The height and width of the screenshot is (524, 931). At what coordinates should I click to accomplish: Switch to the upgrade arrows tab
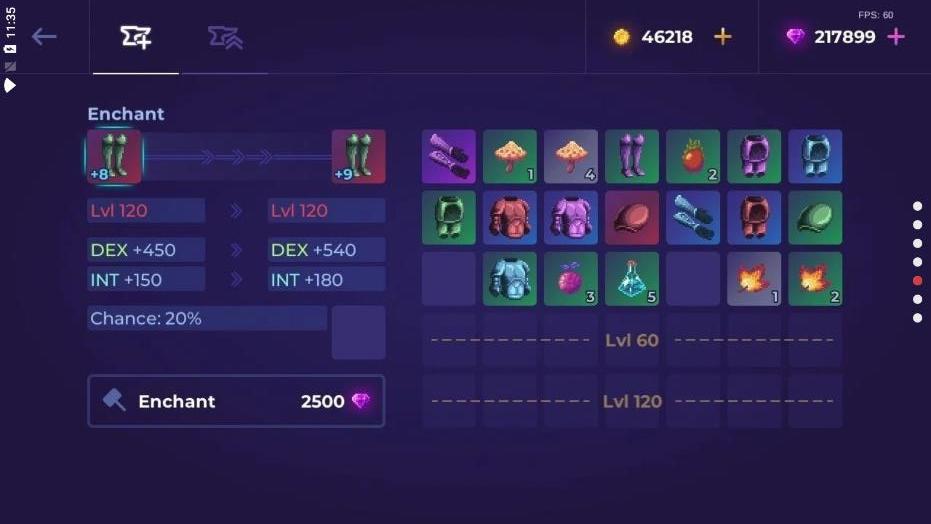(x=224, y=38)
